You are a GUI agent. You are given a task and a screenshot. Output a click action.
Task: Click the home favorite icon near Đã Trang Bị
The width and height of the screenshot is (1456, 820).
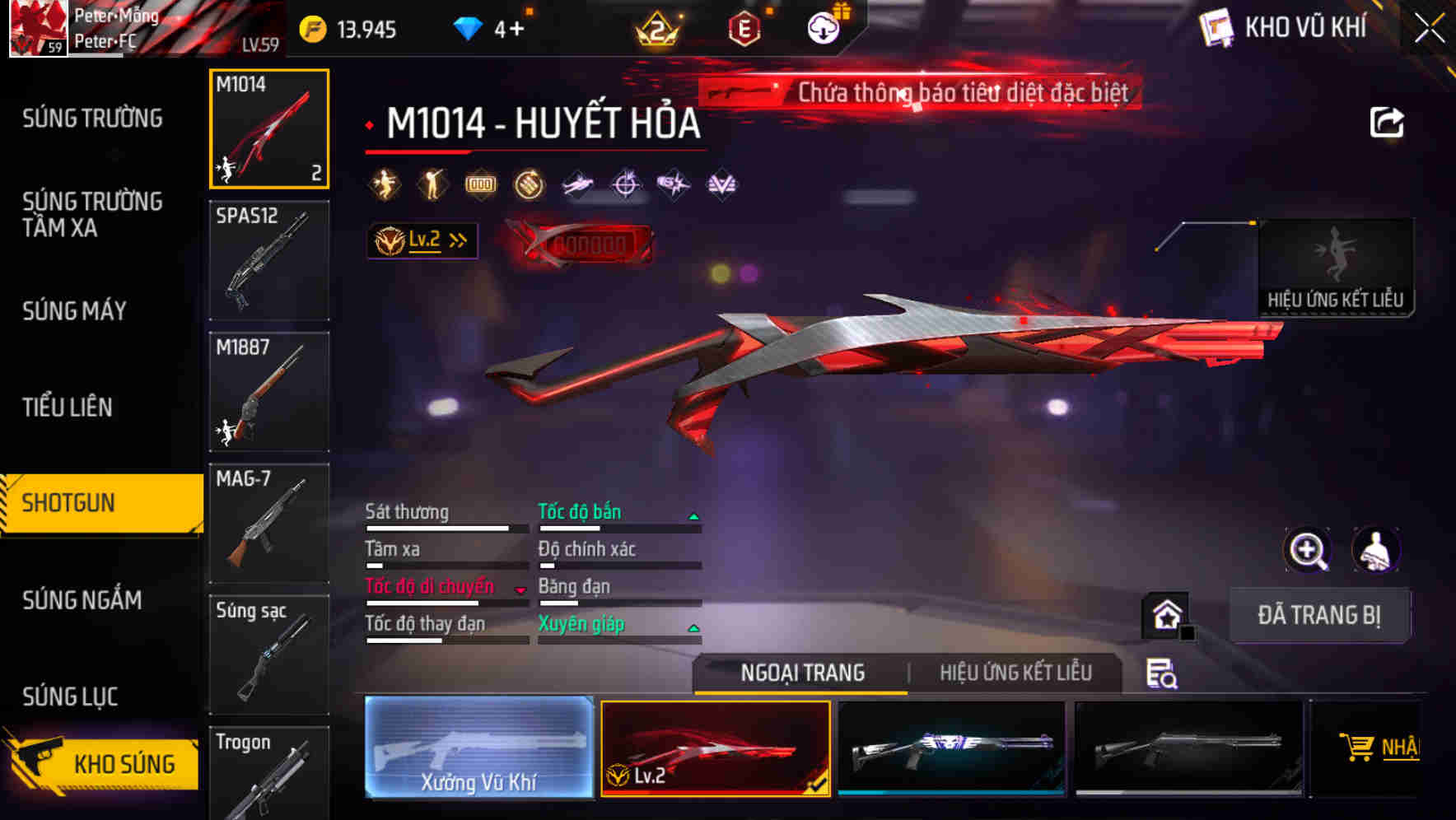[1165, 613]
